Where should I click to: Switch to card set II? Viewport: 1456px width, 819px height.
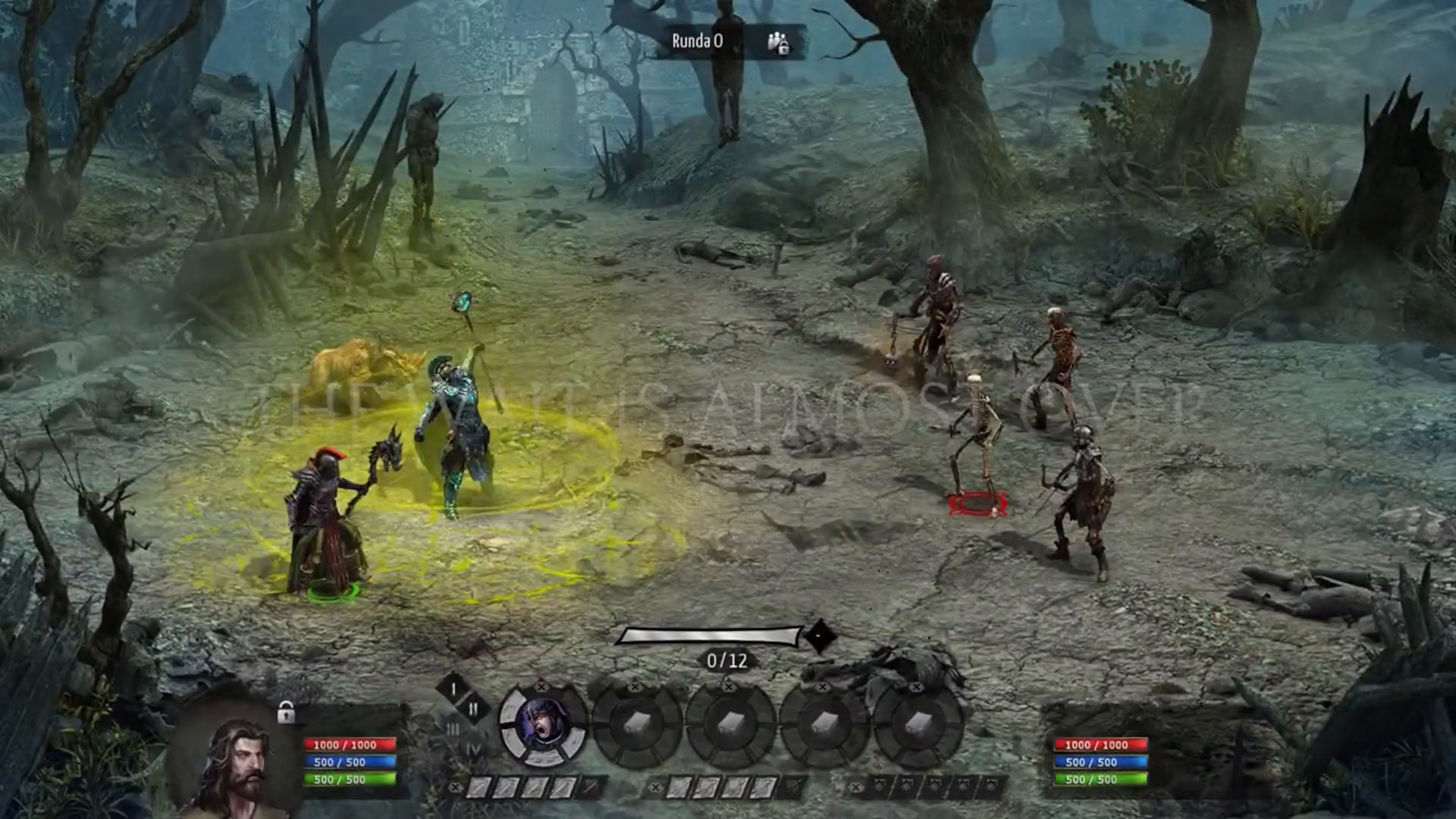473,709
